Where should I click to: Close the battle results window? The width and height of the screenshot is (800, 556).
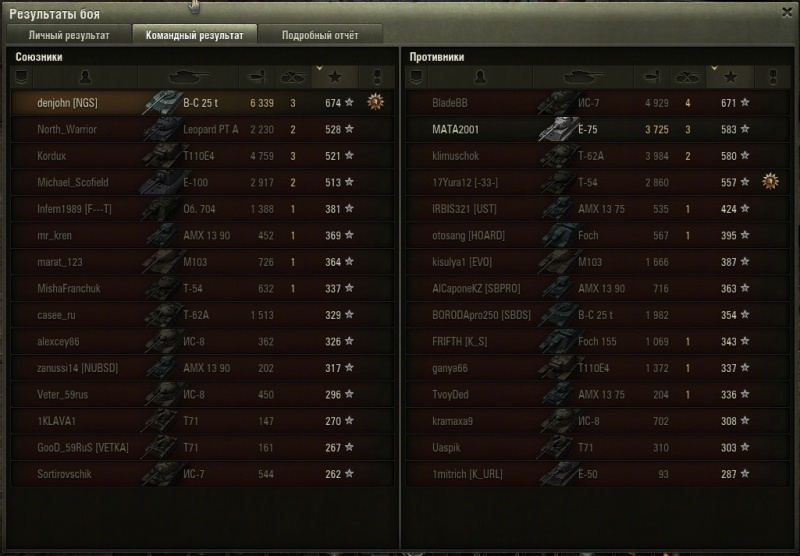pyautogui.click(x=783, y=10)
